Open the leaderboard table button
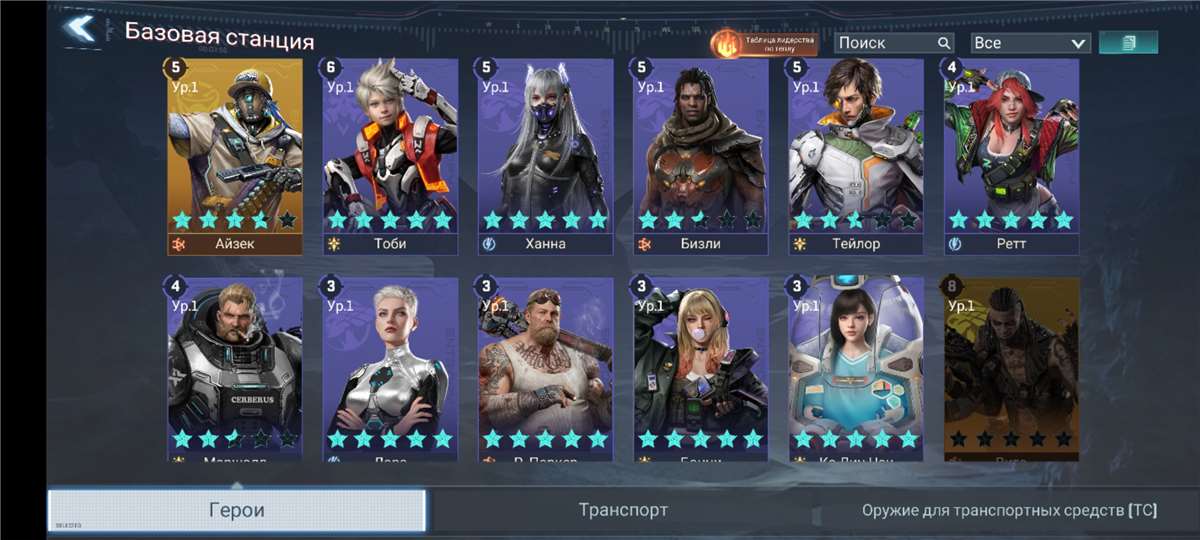The width and height of the screenshot is (1200, 540). coord(765,43)
